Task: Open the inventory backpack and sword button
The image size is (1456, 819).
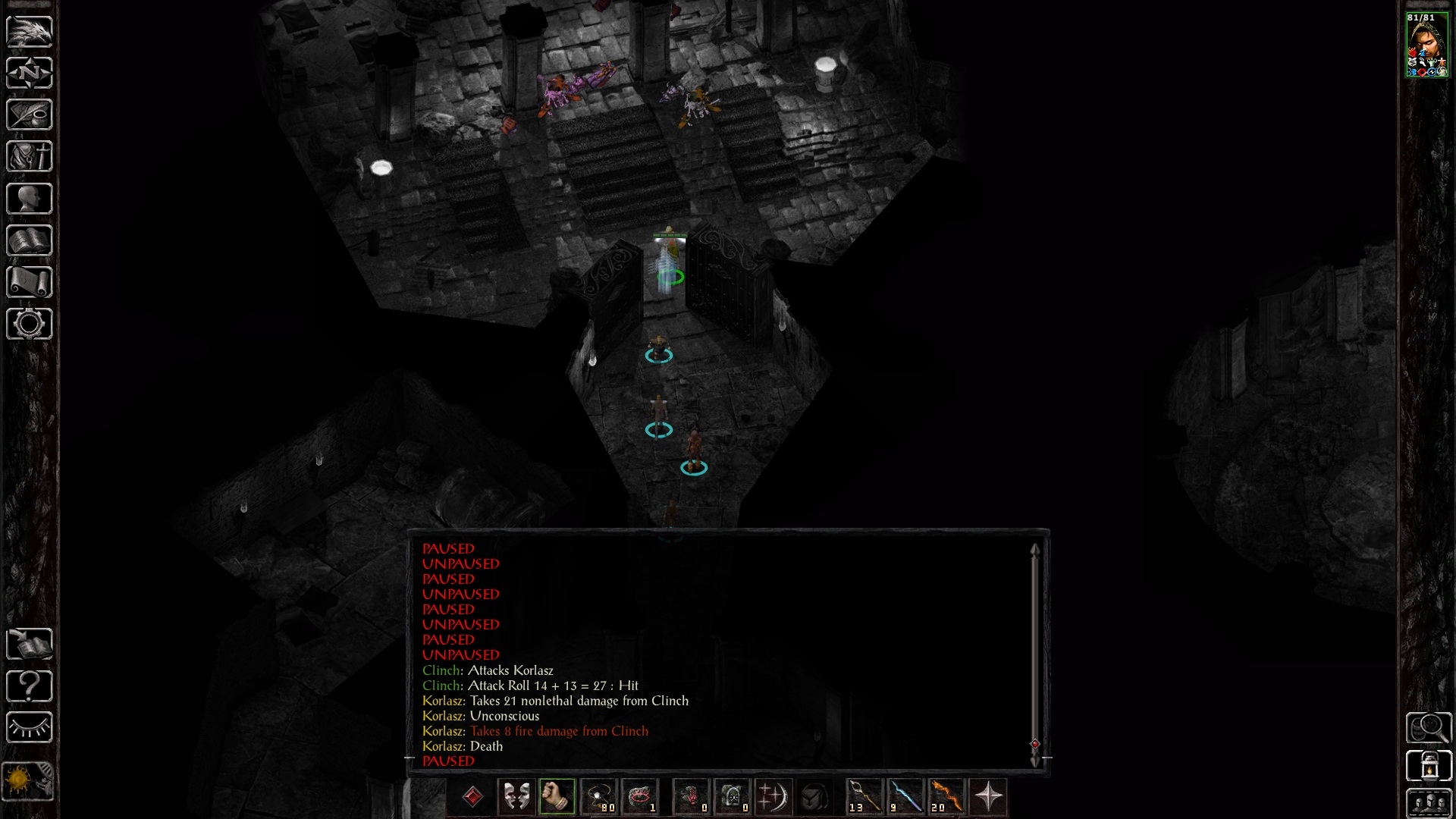Action: point(30,156)
